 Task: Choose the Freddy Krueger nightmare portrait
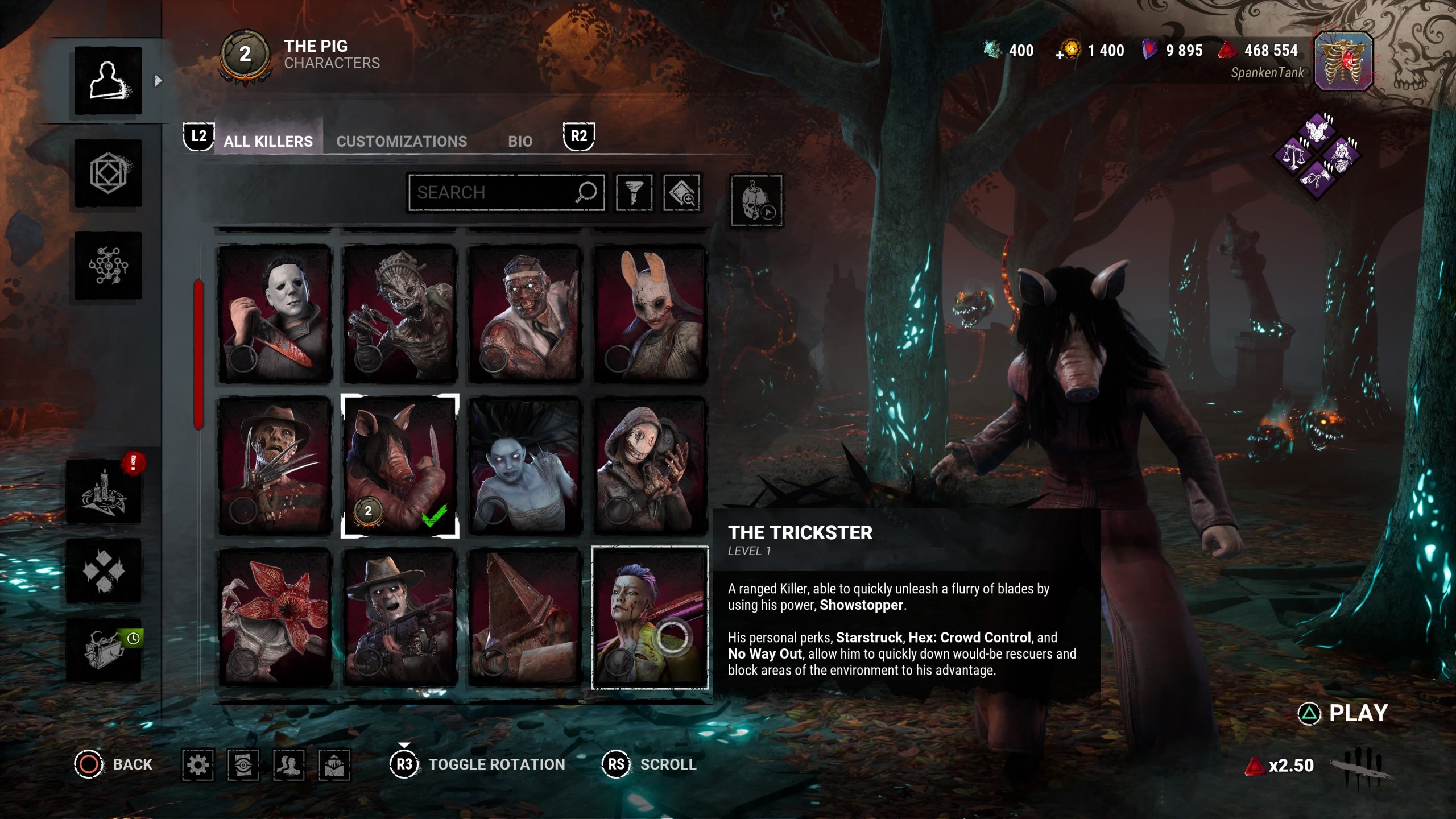[x=275, y=466]
